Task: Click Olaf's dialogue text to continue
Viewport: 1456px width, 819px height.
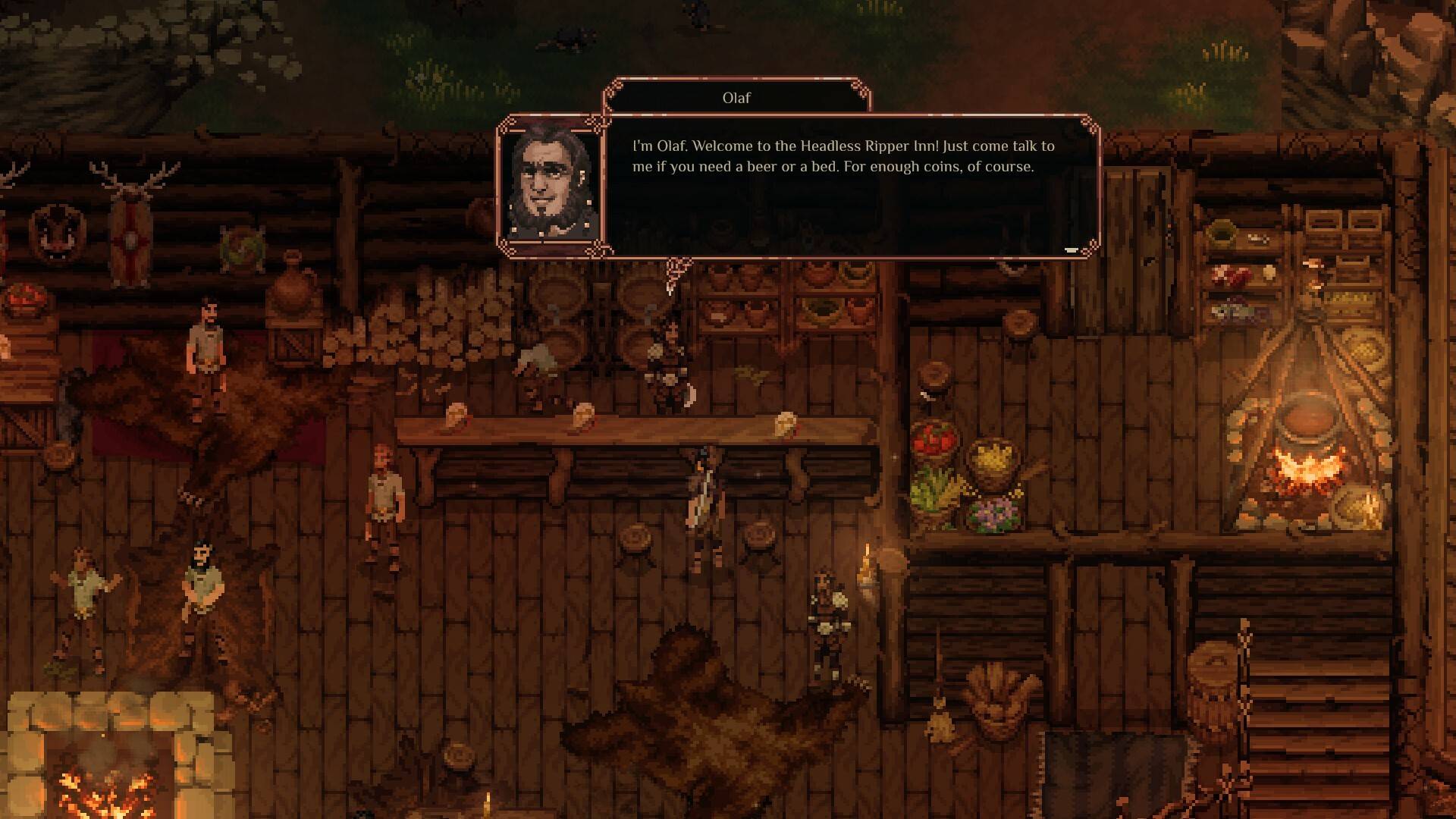Action: 843,157
